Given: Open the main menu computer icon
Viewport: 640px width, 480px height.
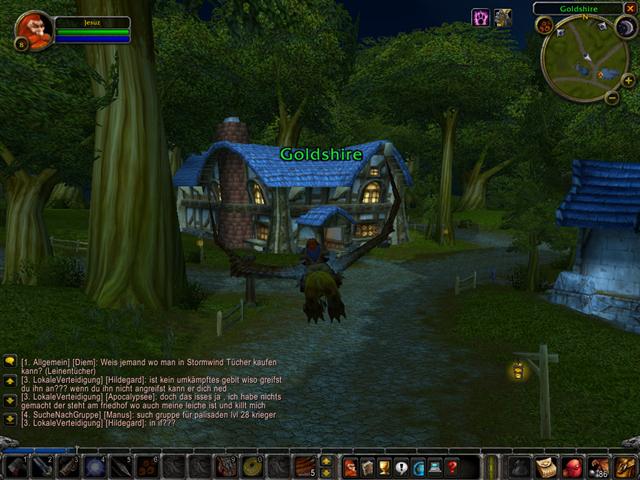Looking at the screenshot, I should 435,467.
